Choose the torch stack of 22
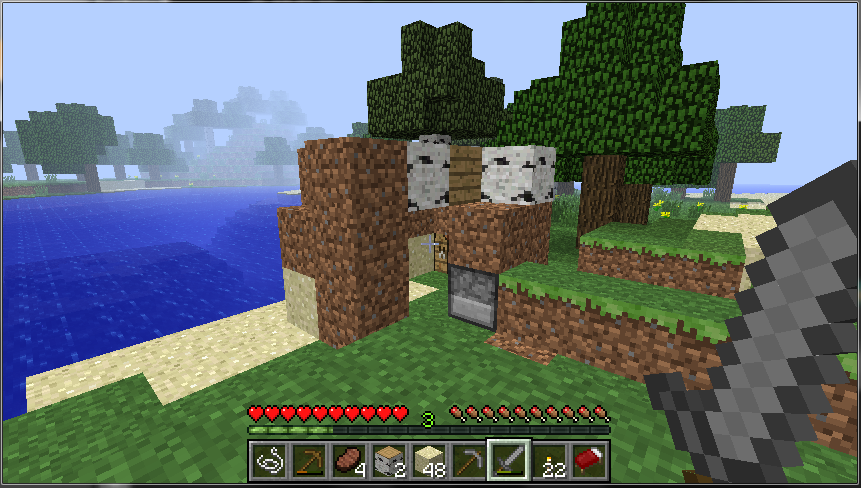The image size is (861, 488). point(549,460)
